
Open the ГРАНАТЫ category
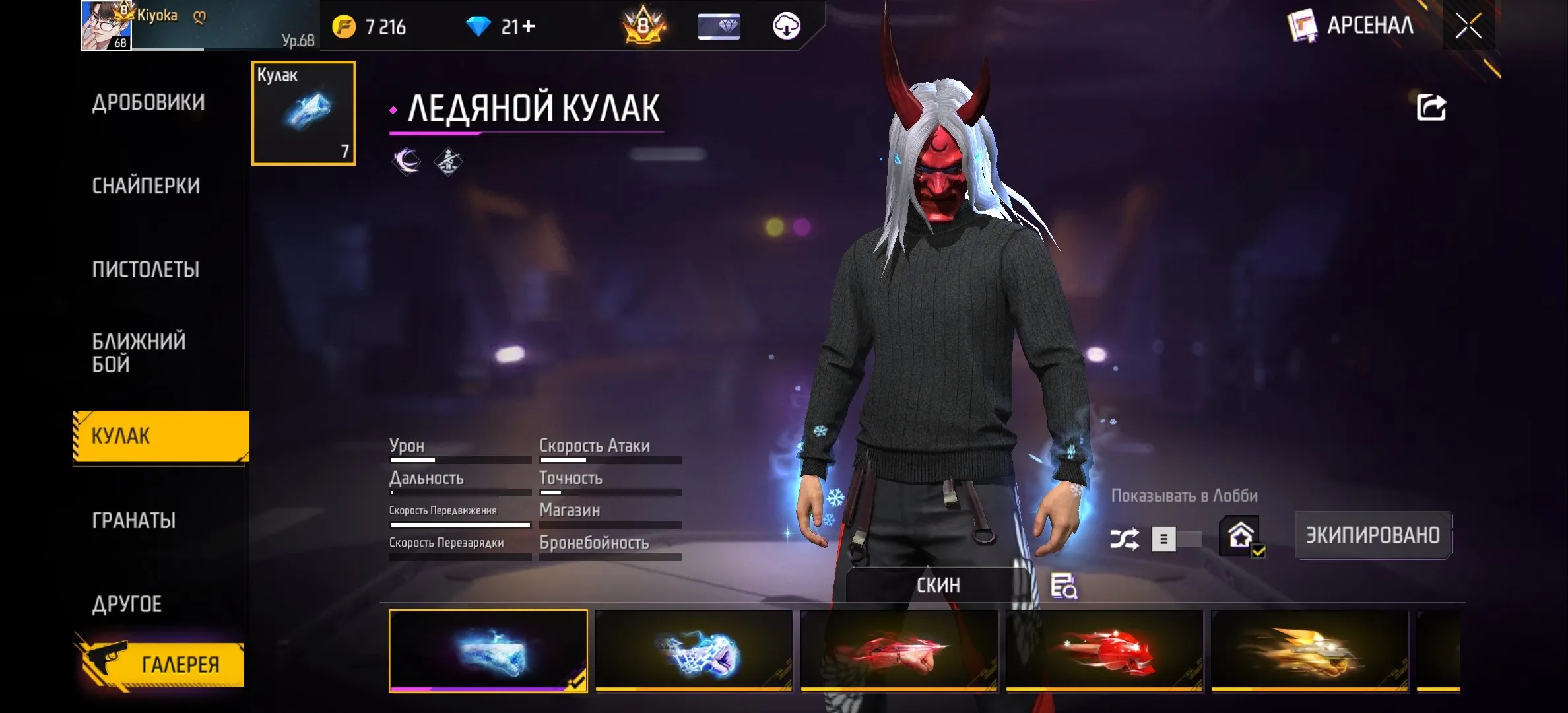133,520
